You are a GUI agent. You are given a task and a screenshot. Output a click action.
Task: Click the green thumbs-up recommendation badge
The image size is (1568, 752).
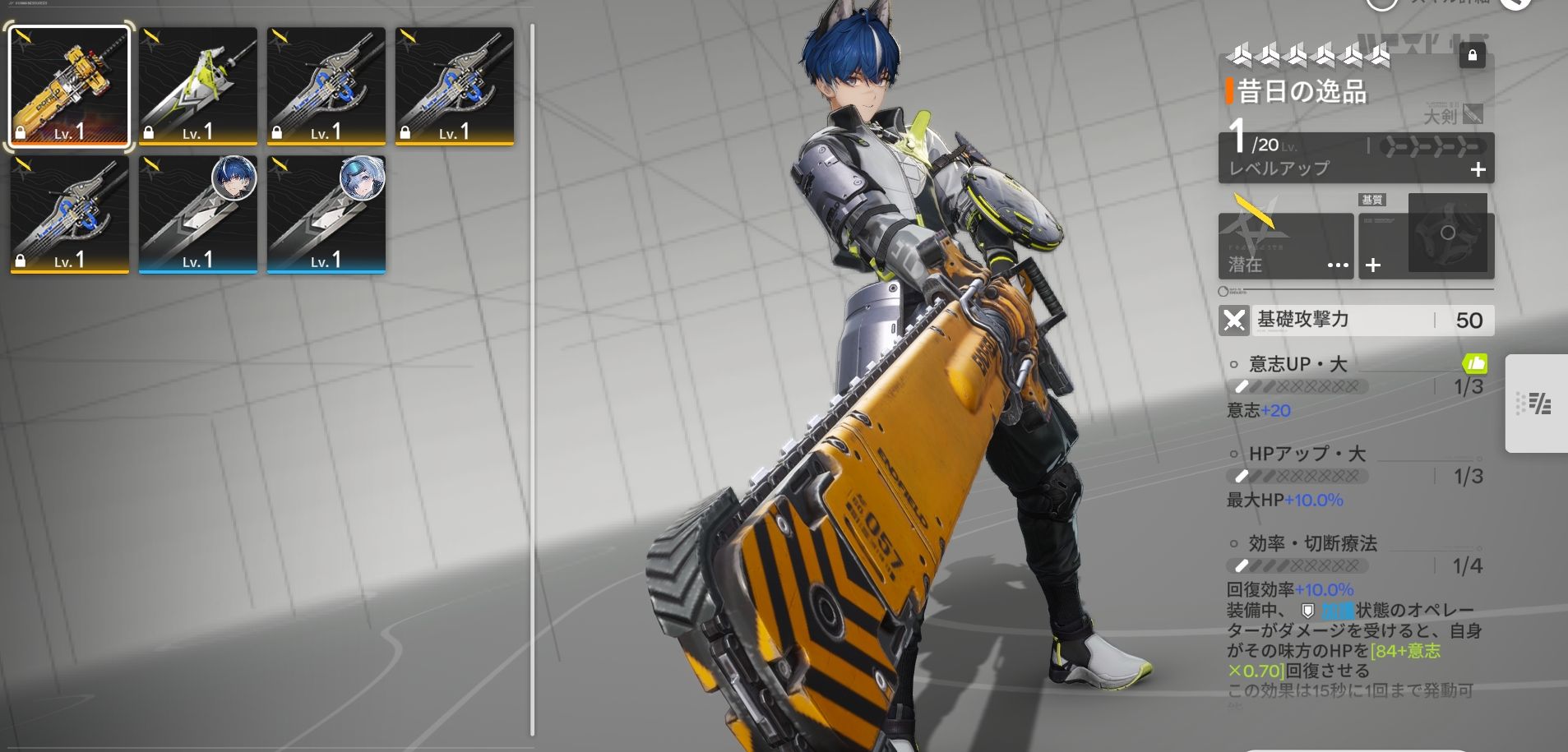click(1475, 362)
